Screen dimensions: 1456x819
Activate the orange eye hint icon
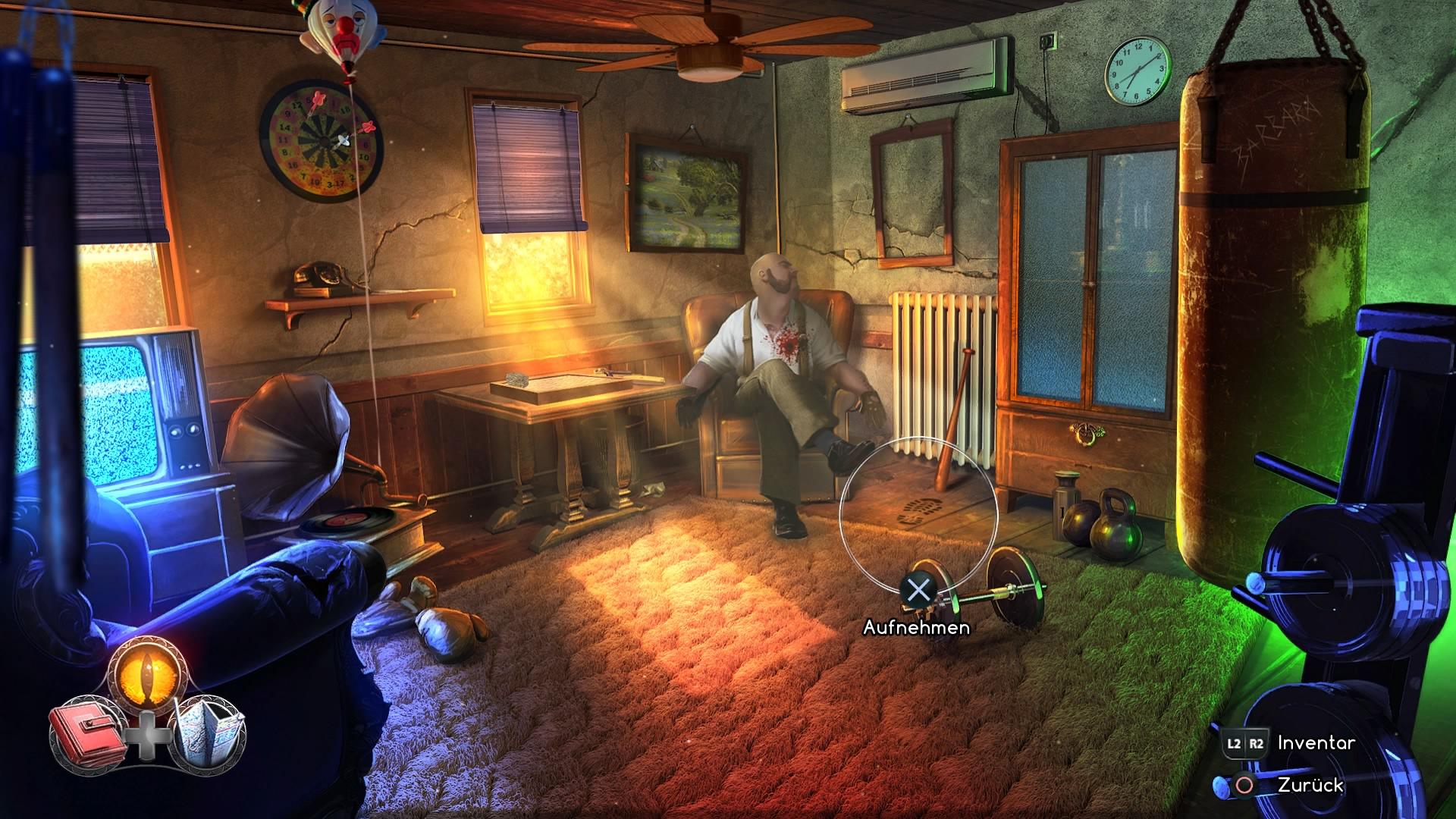tap(147, 673)
